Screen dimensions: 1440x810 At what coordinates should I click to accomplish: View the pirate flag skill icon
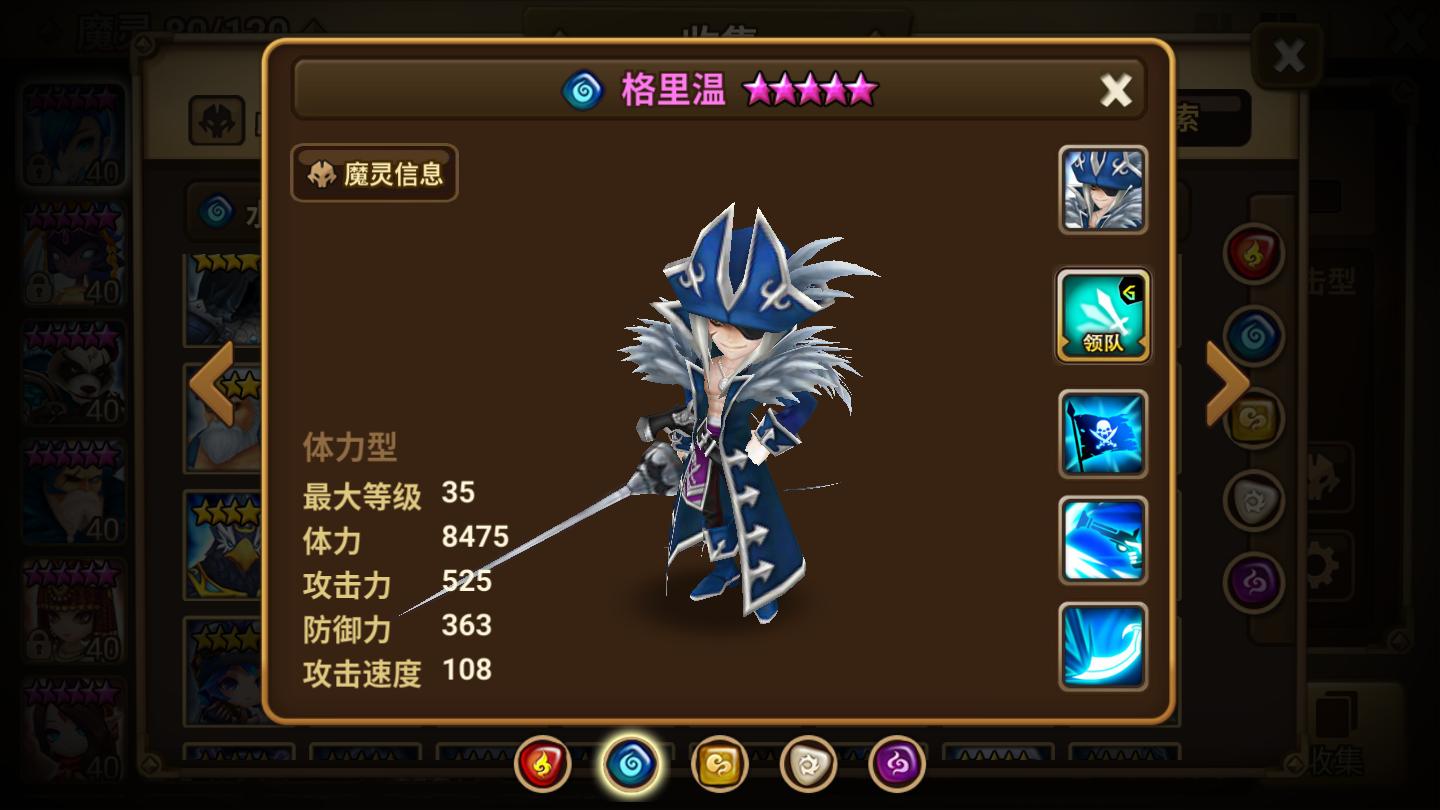(x=1102, y=434)
